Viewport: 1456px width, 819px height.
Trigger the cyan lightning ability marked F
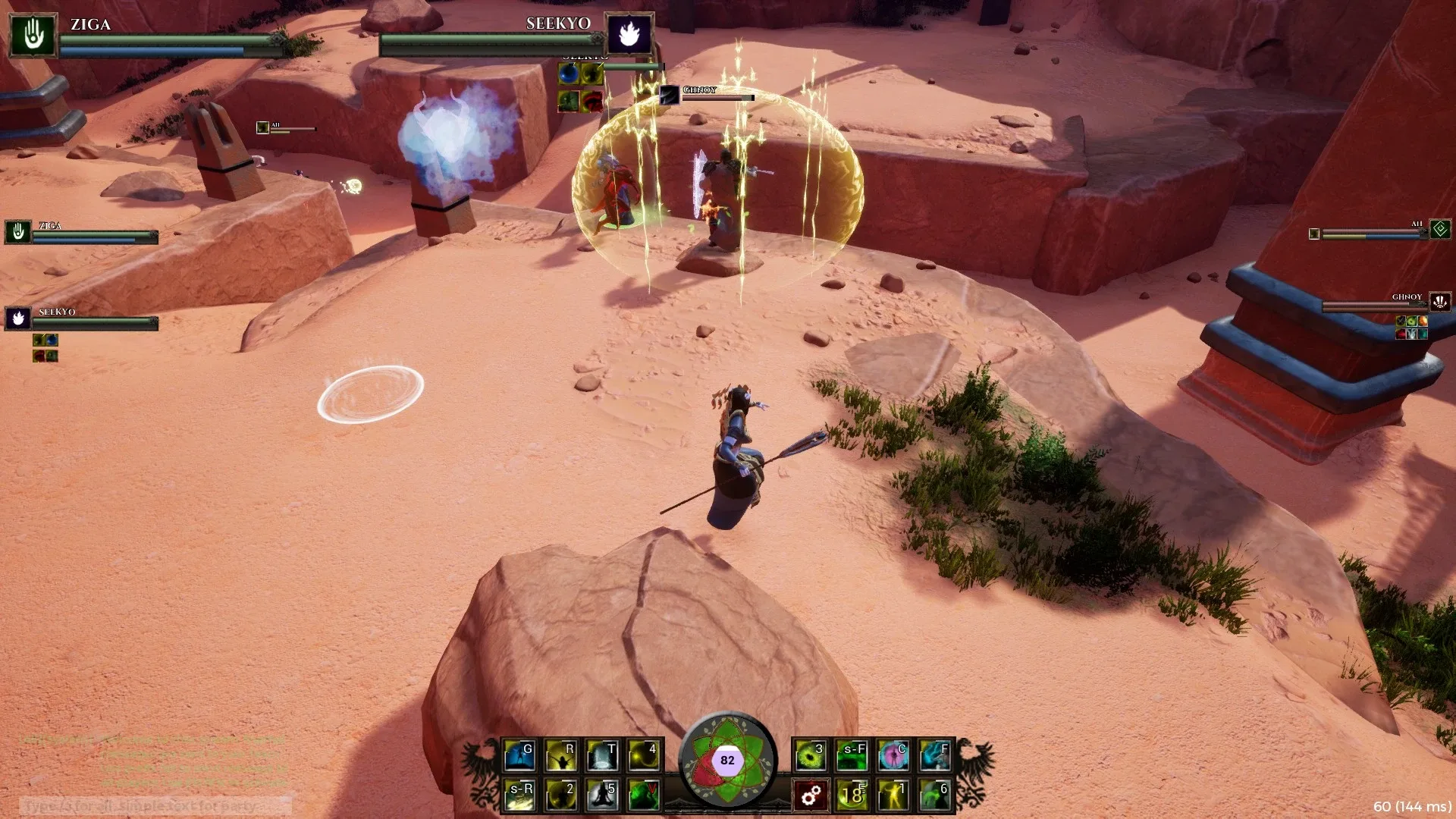(x=934, y=756)
